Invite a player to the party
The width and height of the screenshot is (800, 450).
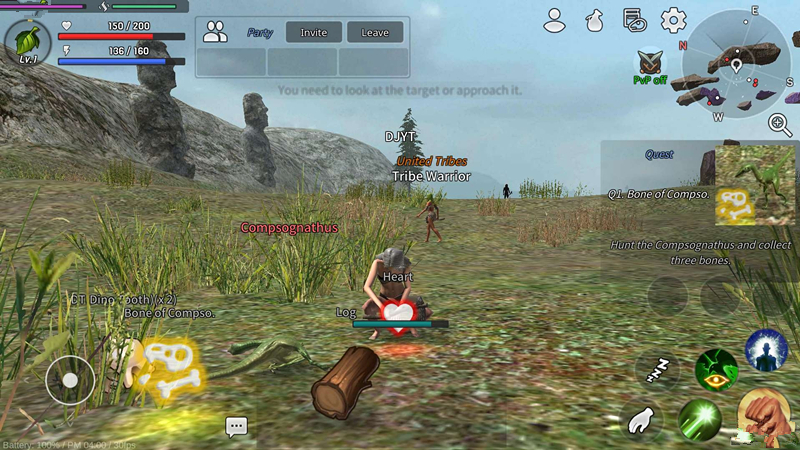click(313, 32)
